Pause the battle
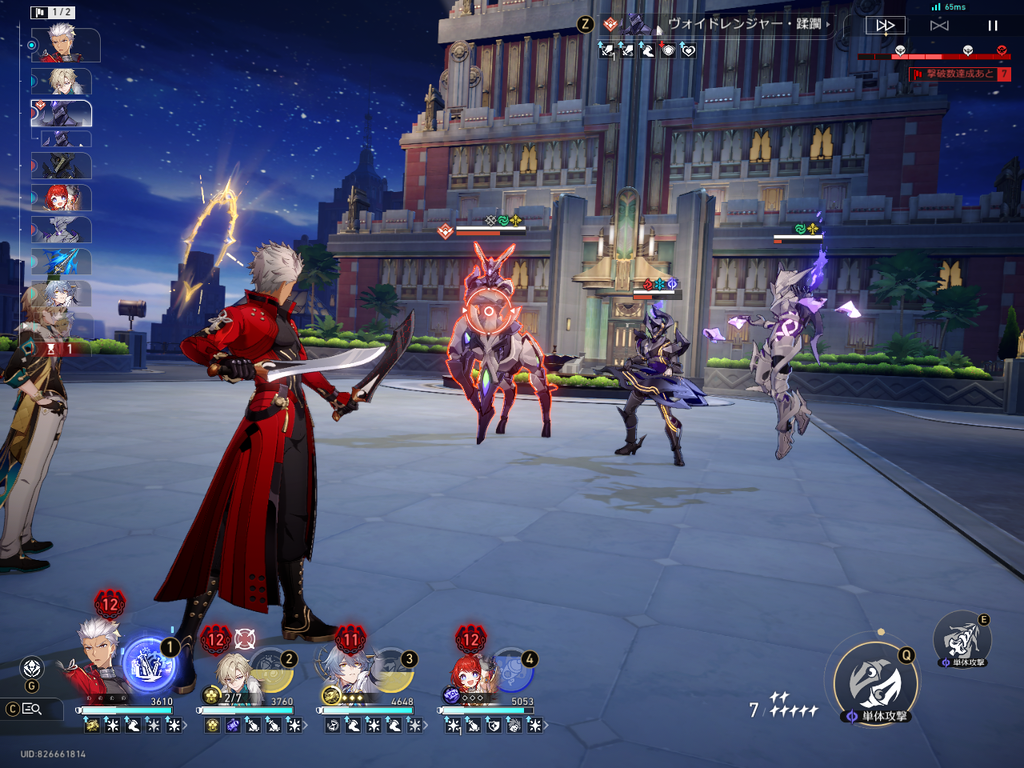The width and height of the screenshot is (1024, 768). pyautogui.click(x=992, y=25)
